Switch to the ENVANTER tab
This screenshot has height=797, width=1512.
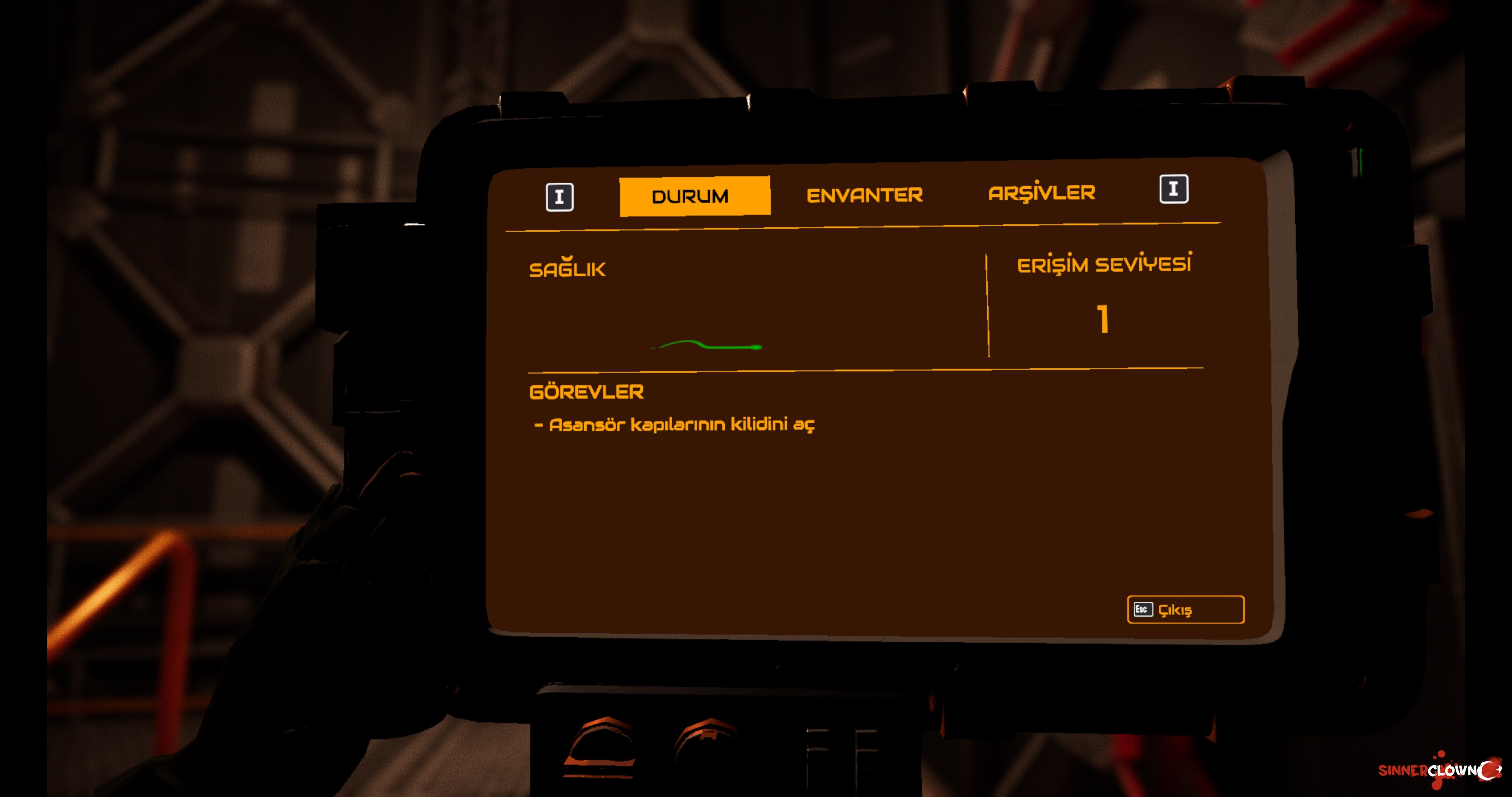coord(864,195)
